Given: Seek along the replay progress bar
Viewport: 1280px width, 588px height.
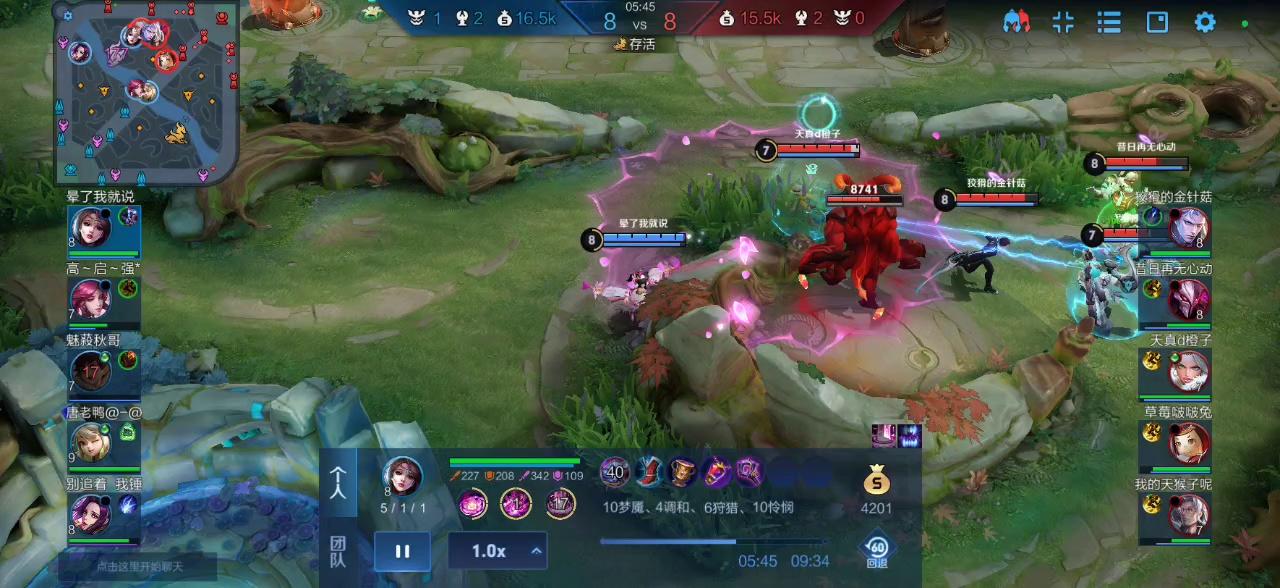Looking at the screenshot, I should [713, 542].
